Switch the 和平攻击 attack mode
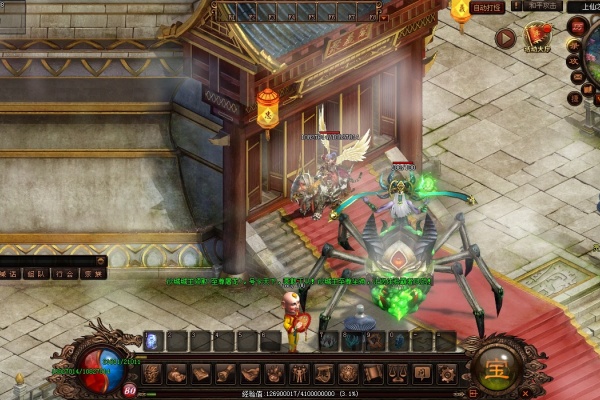The height and width of the screenshot is (400, 600). pos(536,6)
